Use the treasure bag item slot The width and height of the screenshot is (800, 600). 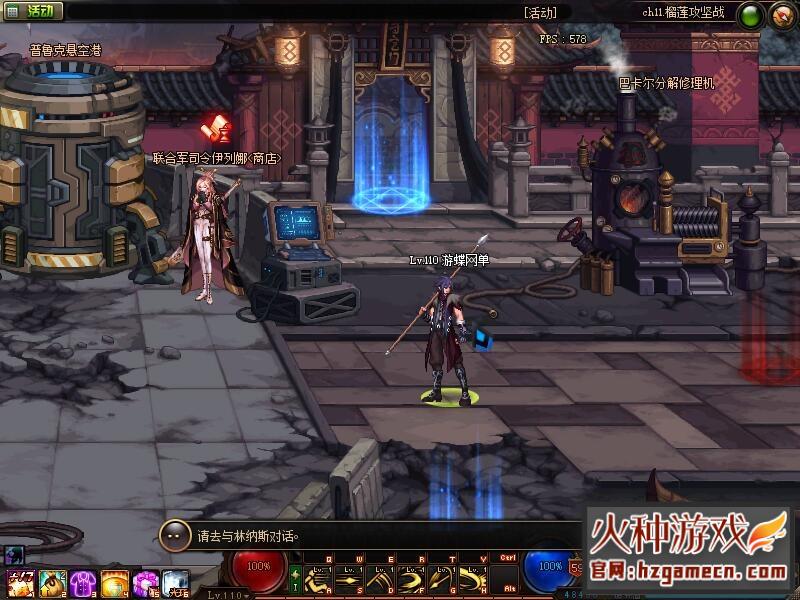tap(52, 582)
